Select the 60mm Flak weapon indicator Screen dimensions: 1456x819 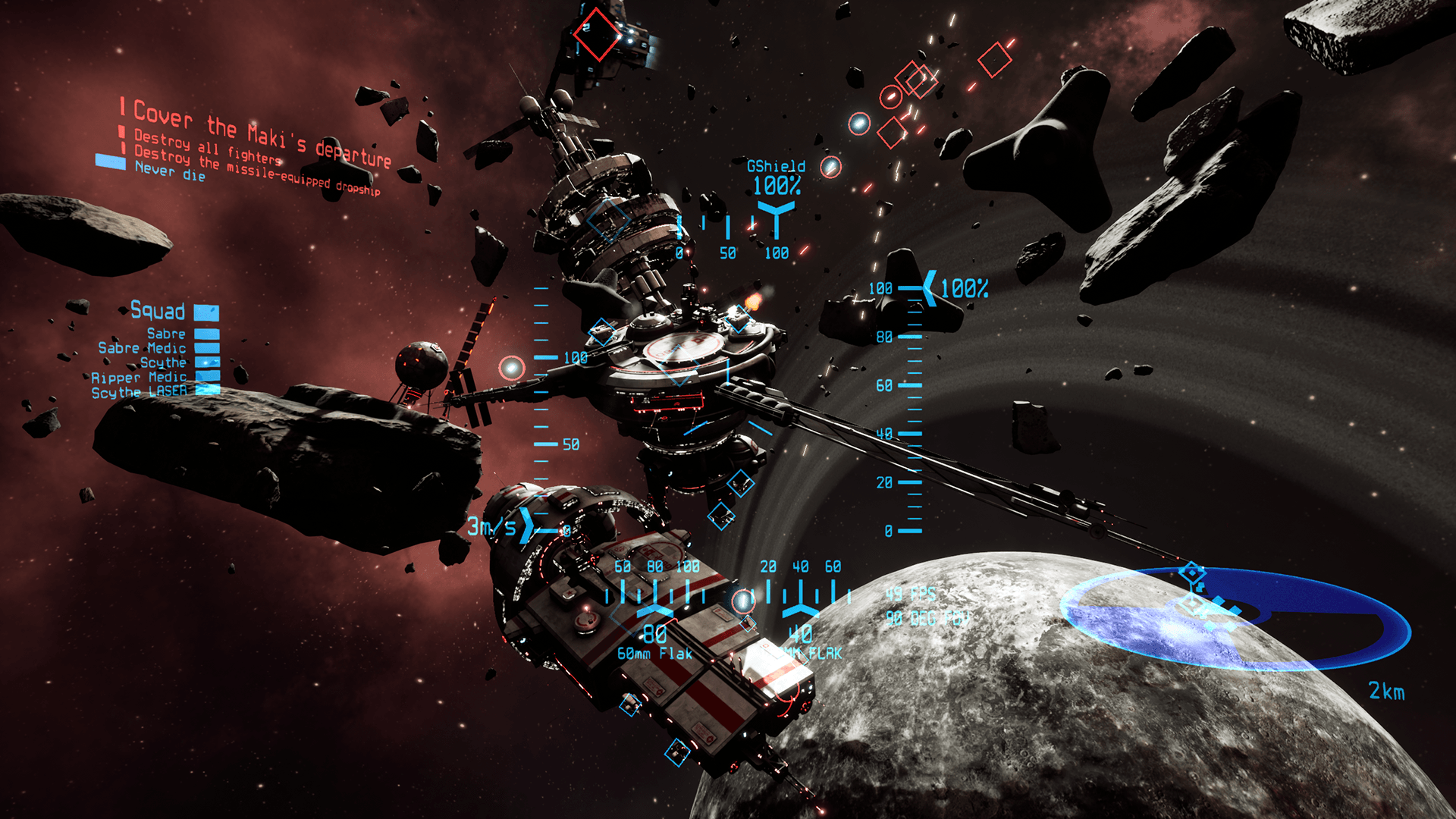654,653
